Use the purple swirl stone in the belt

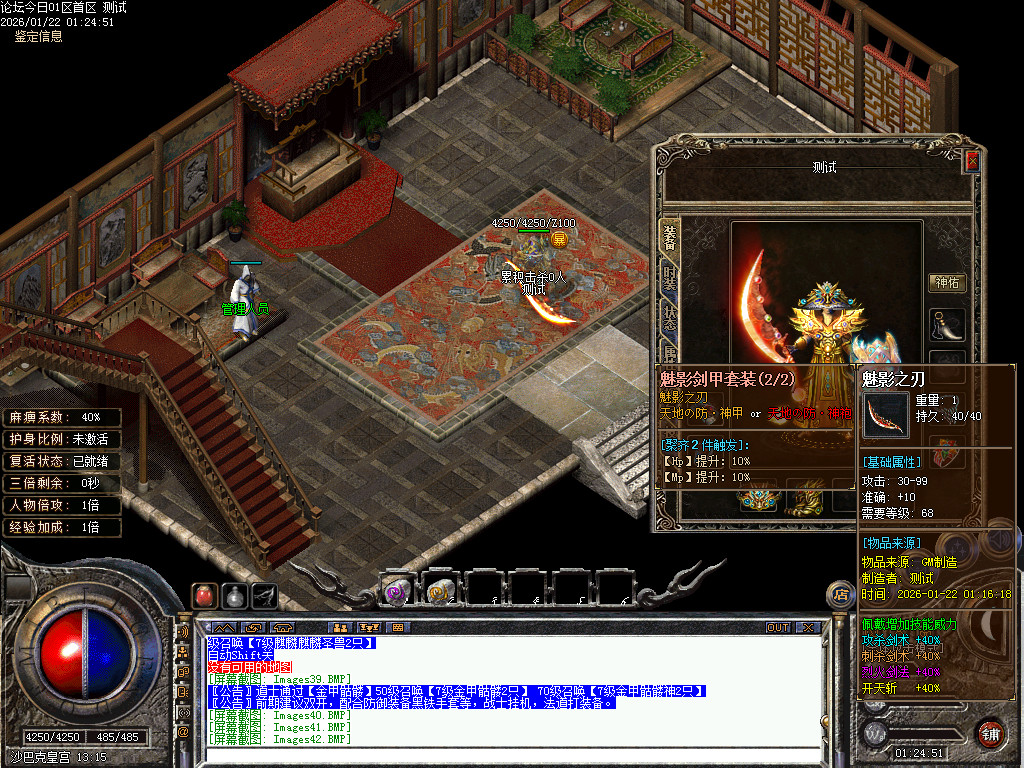click(396, 591)
